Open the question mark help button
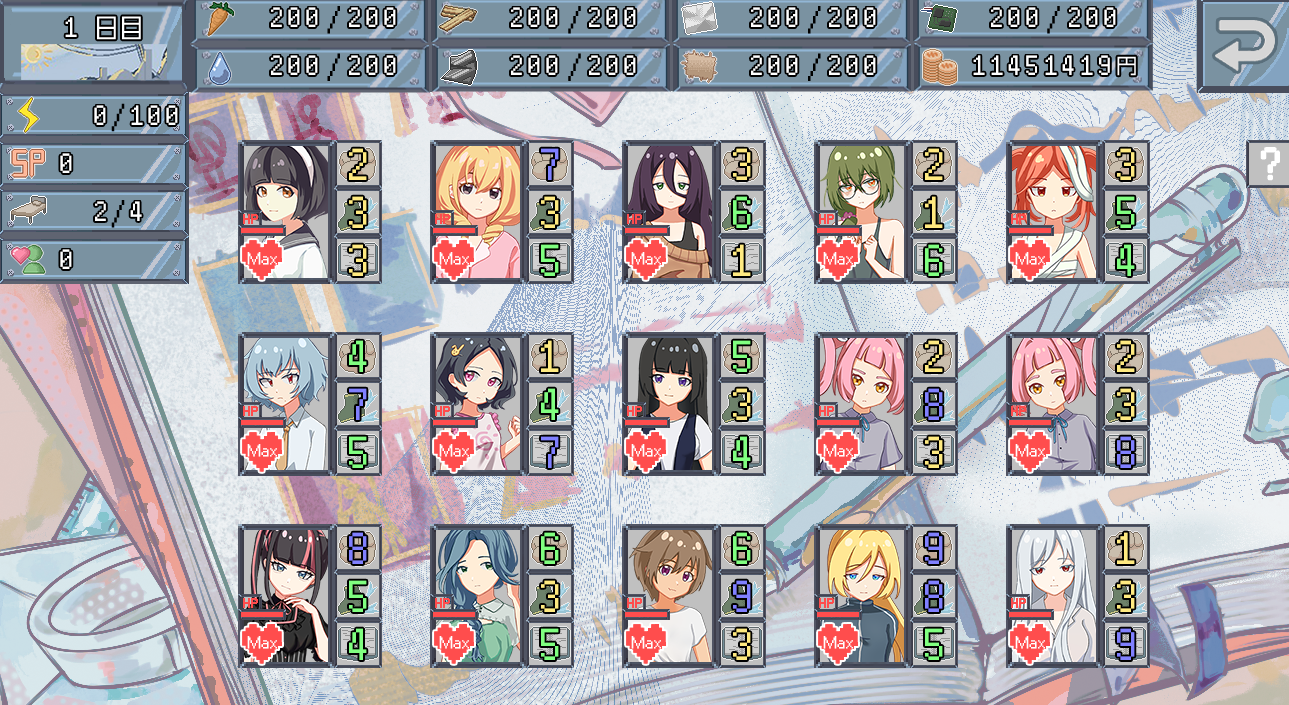 pyautogui.click(x=1267, y=163)
